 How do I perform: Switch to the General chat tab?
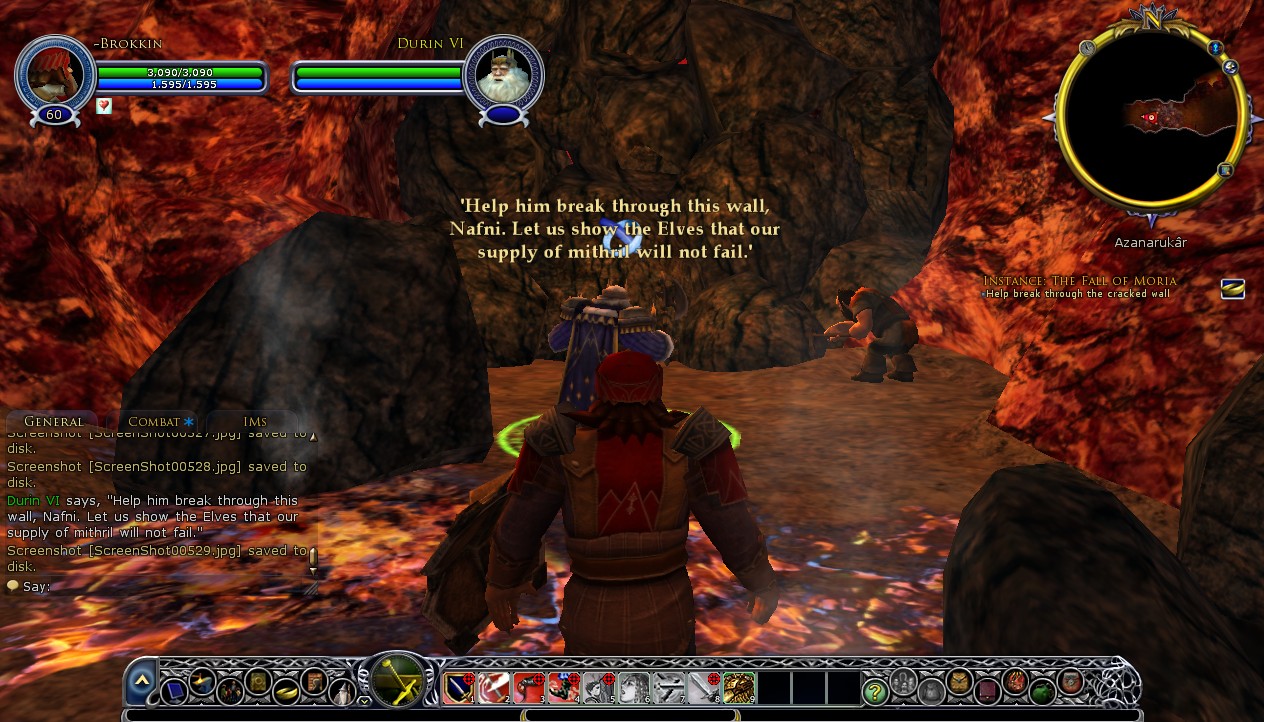[53, 422]
